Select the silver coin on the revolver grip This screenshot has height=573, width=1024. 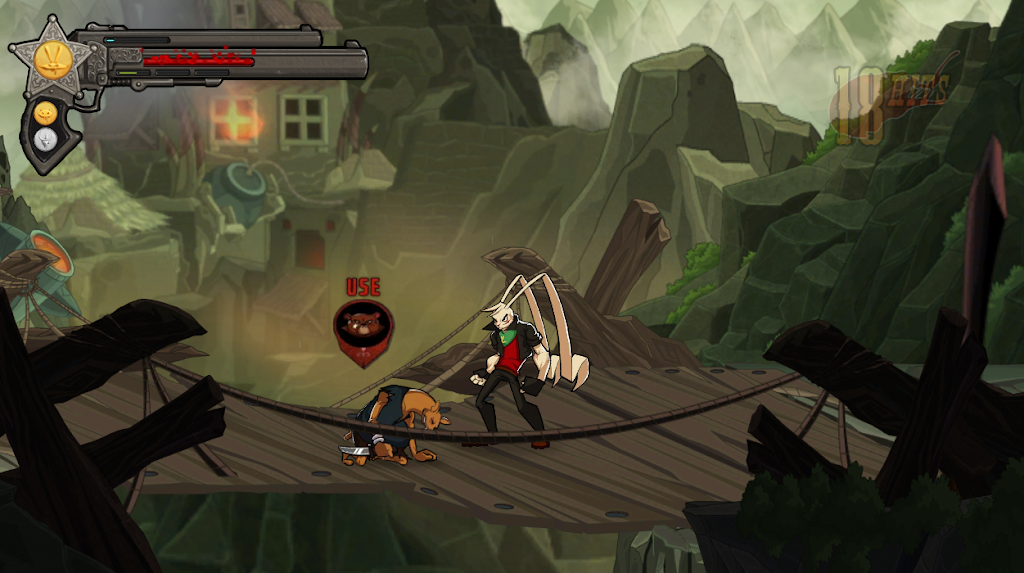point(45,140)
